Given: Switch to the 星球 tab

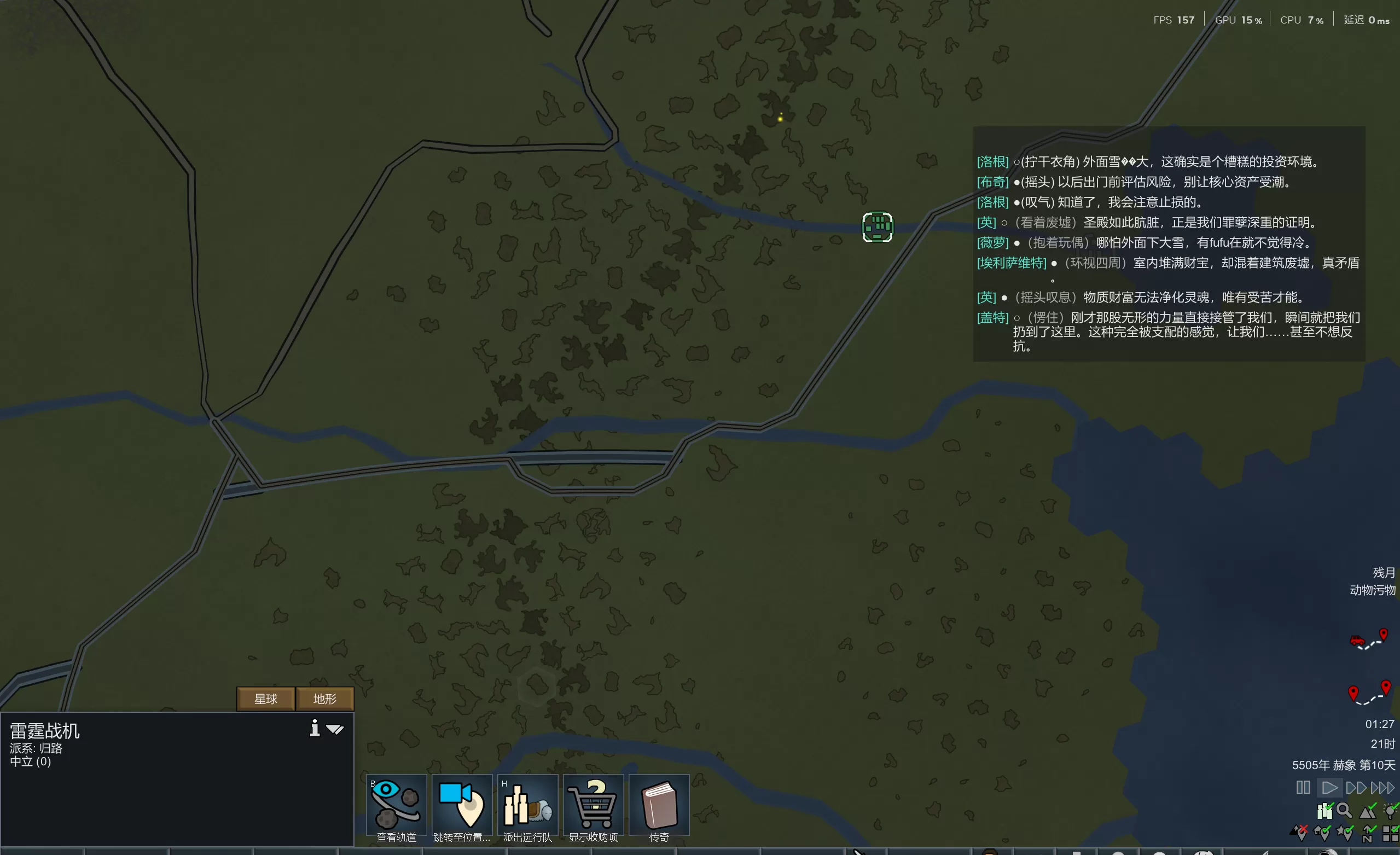Looking at the screenshot, I should click(265, 699).
